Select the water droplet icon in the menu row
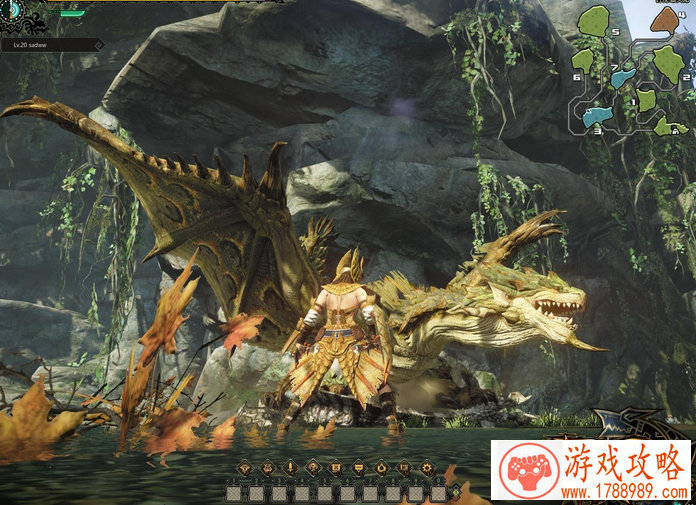Image resolution: width=696 pixels, height=505 pixels. [381, 467]
